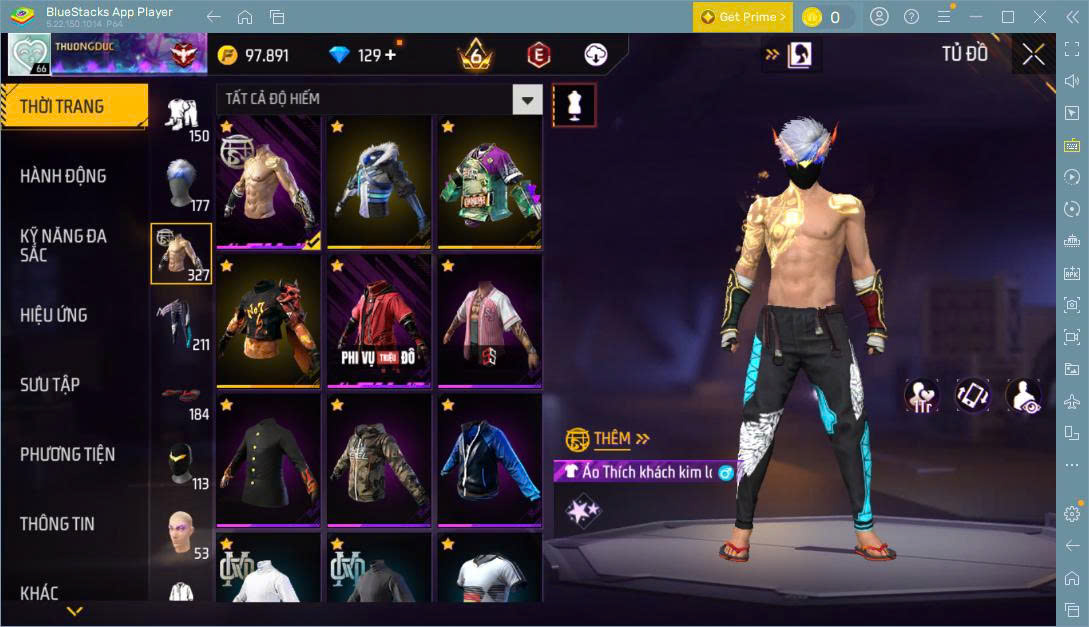Open the mask subcategory with 113 items
This screenshot has height=627, width=1089.
[181, 461]
